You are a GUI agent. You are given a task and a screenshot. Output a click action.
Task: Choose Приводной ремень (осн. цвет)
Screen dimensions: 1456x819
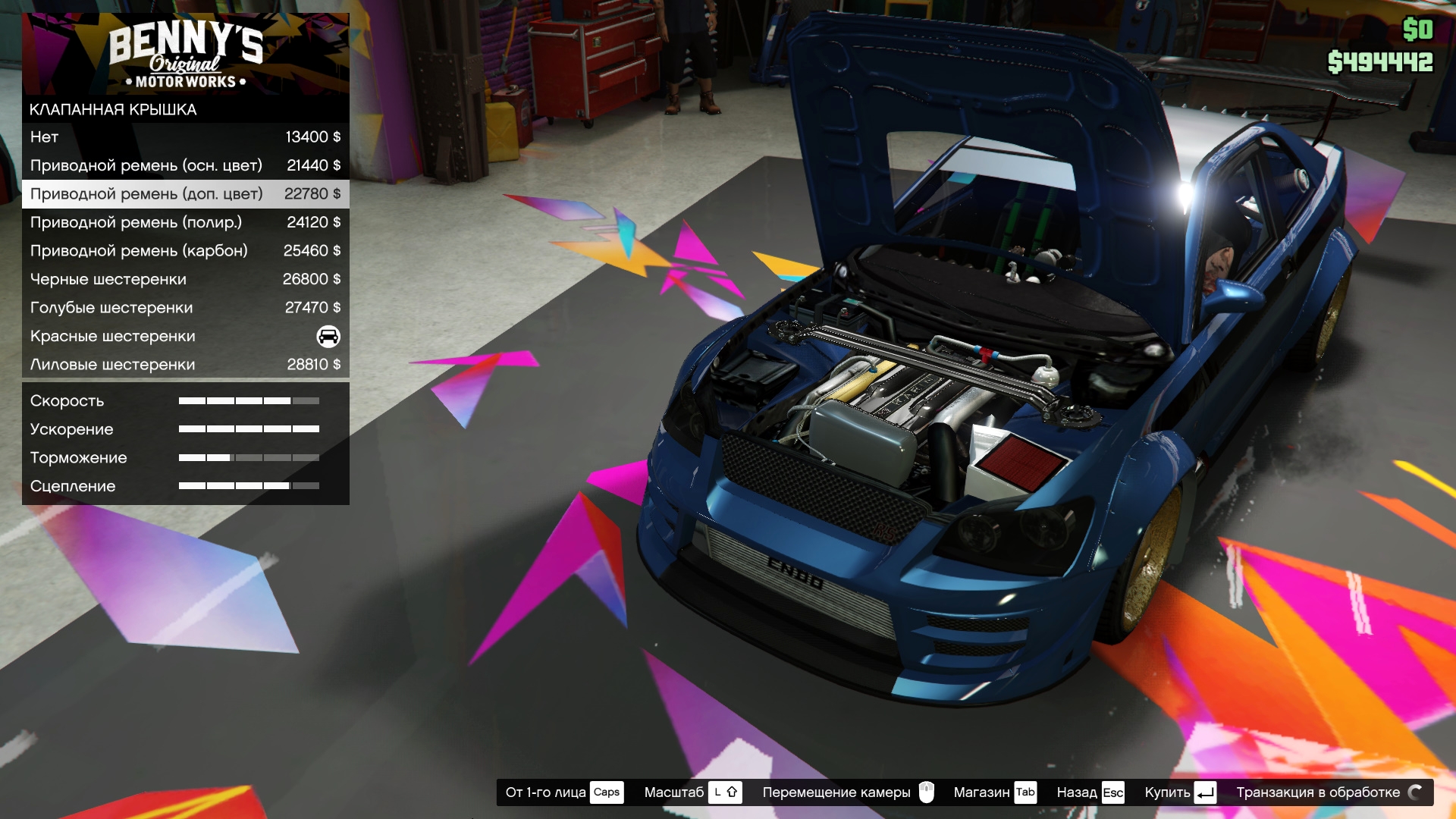pyautogui.click(x=185, y=165)
